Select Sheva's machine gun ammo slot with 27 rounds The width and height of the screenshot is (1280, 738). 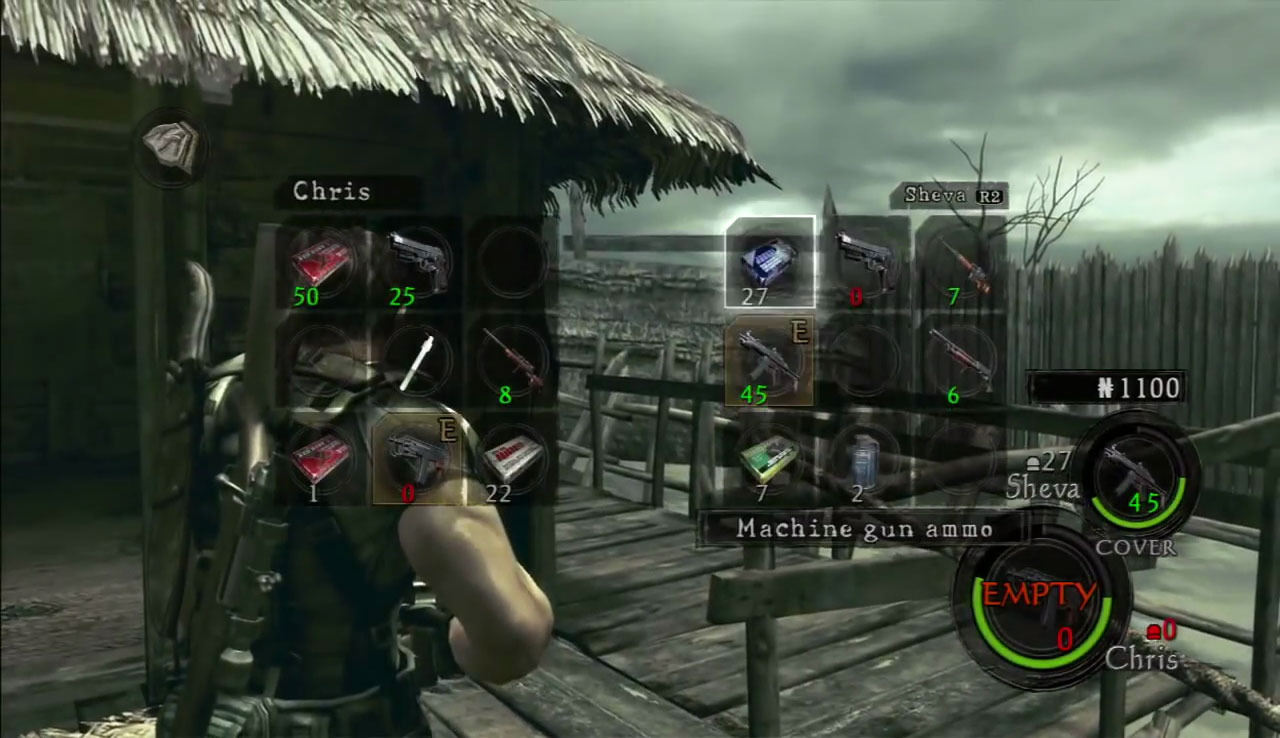click(x=769, y=261)
